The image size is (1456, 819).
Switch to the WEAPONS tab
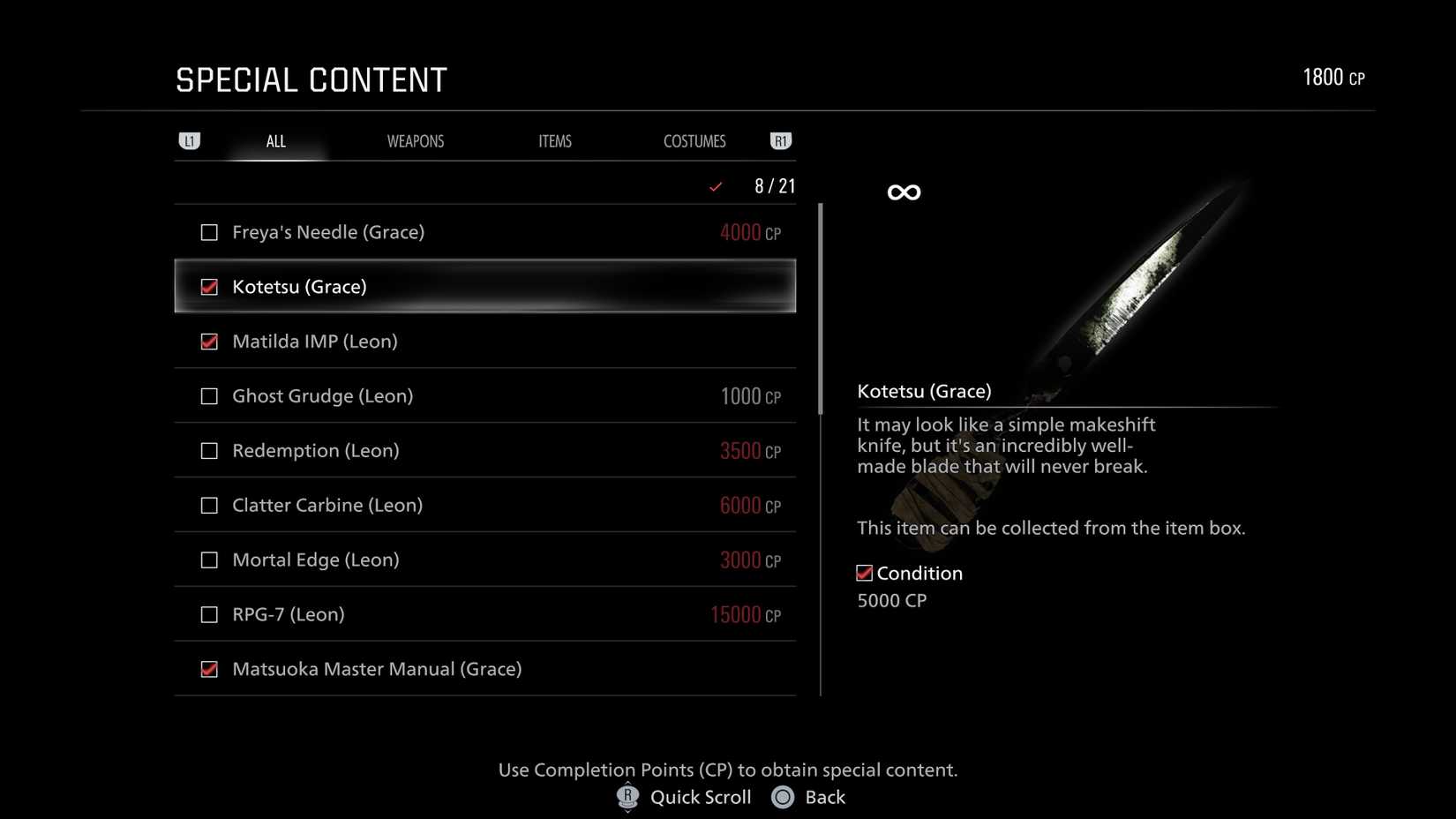(x=415, y=140)
